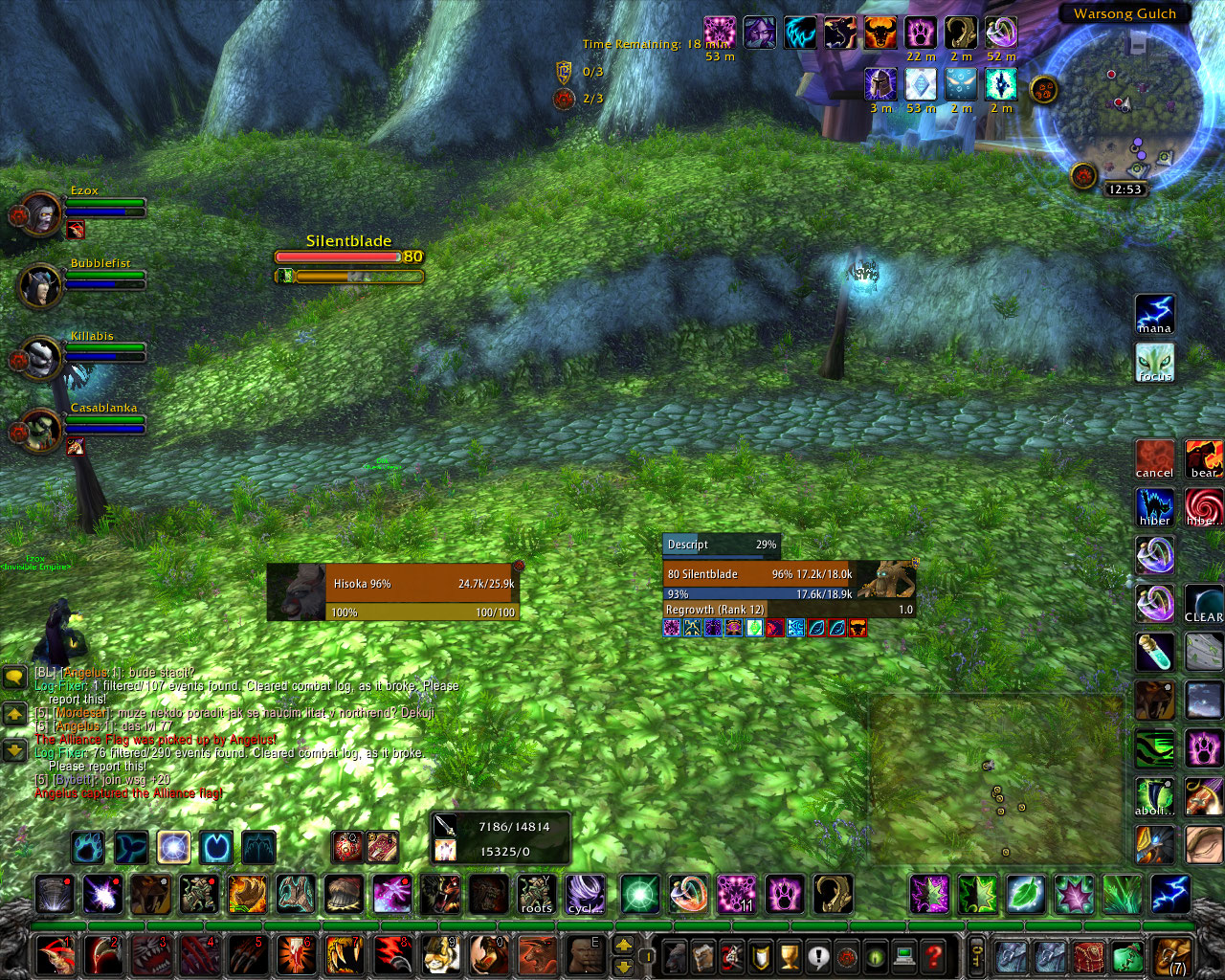
Task: Open the chat speech bubble menu button
Action: coord(14,678)
